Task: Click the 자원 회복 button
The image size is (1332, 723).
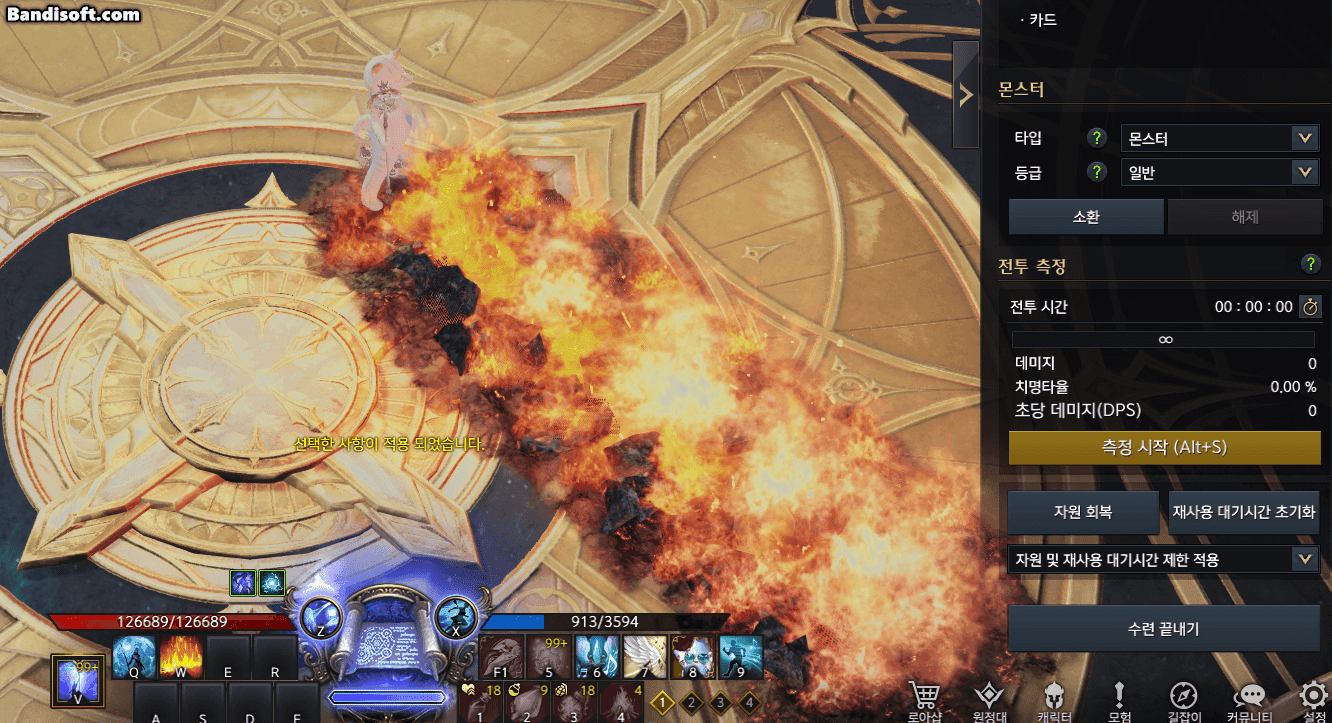Action: 1084,512
